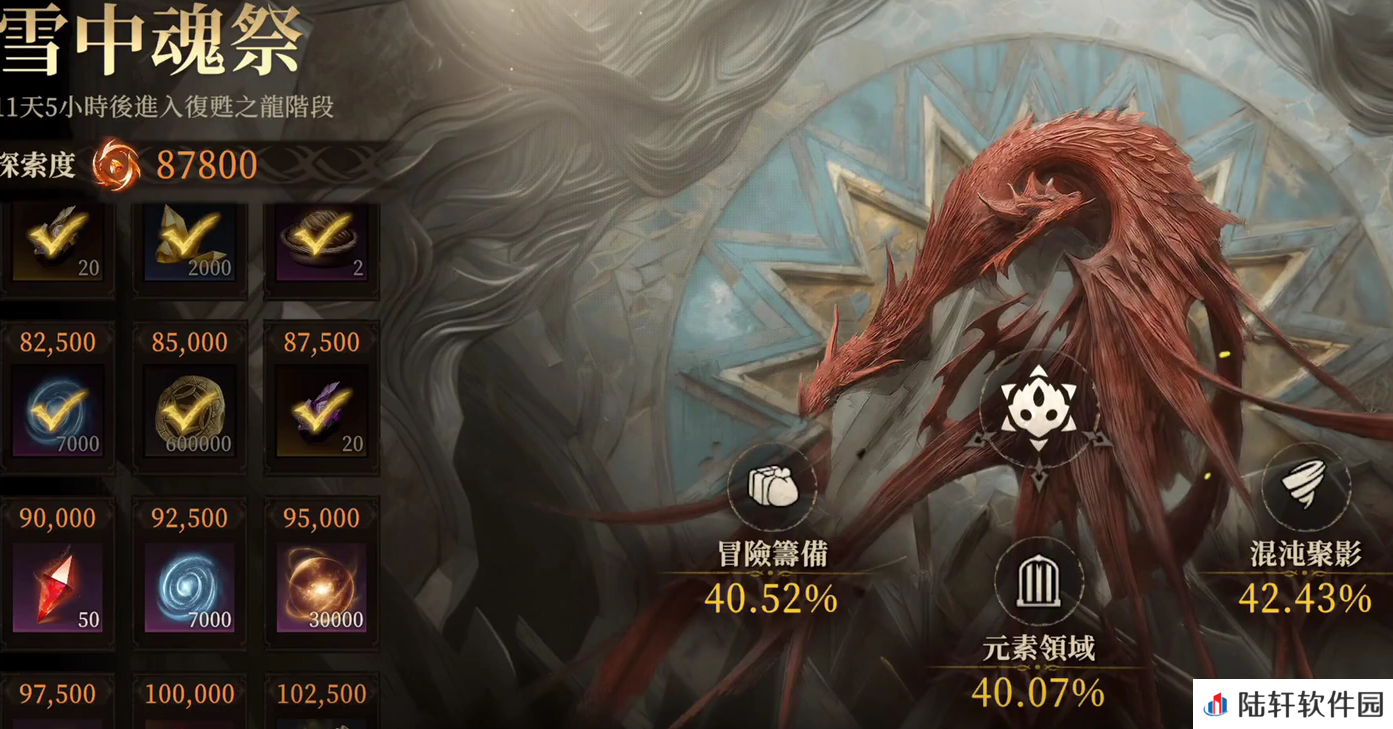This screenshot has width=1393, height=729.
Task: Select the 92,500 blue swirl reward
Action: [190, 586]
